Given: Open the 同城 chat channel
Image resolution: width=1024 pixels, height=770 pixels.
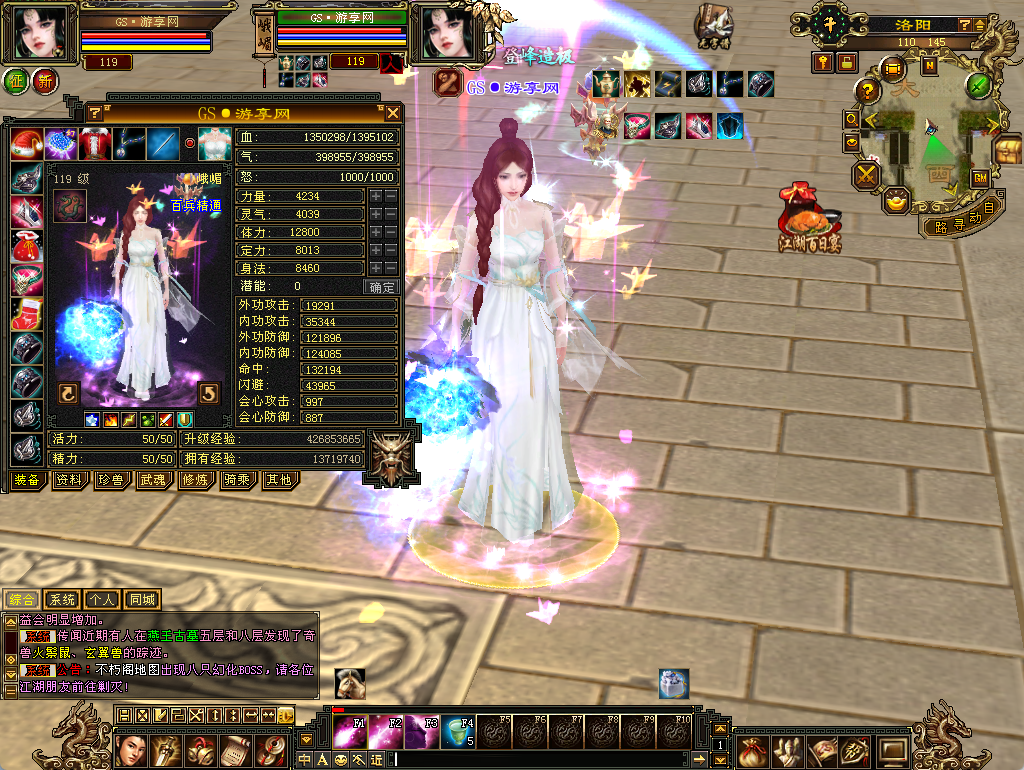Looking at the screenshot, I should click(142, 600).
